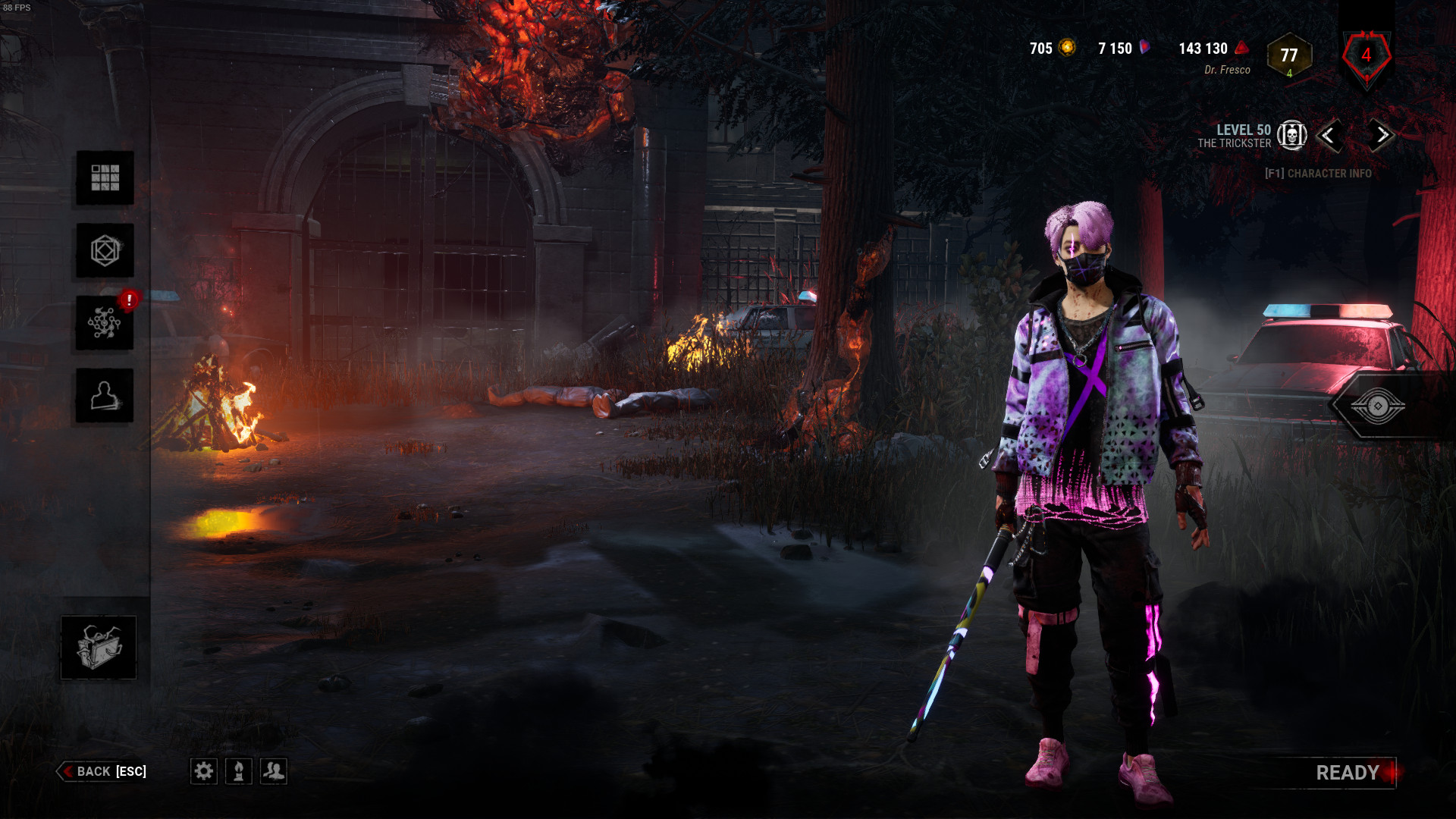The width and height of the screenshot is (1456, 819).
Task: Switch to previous killer with left arrow
Action: [1332, 136]
